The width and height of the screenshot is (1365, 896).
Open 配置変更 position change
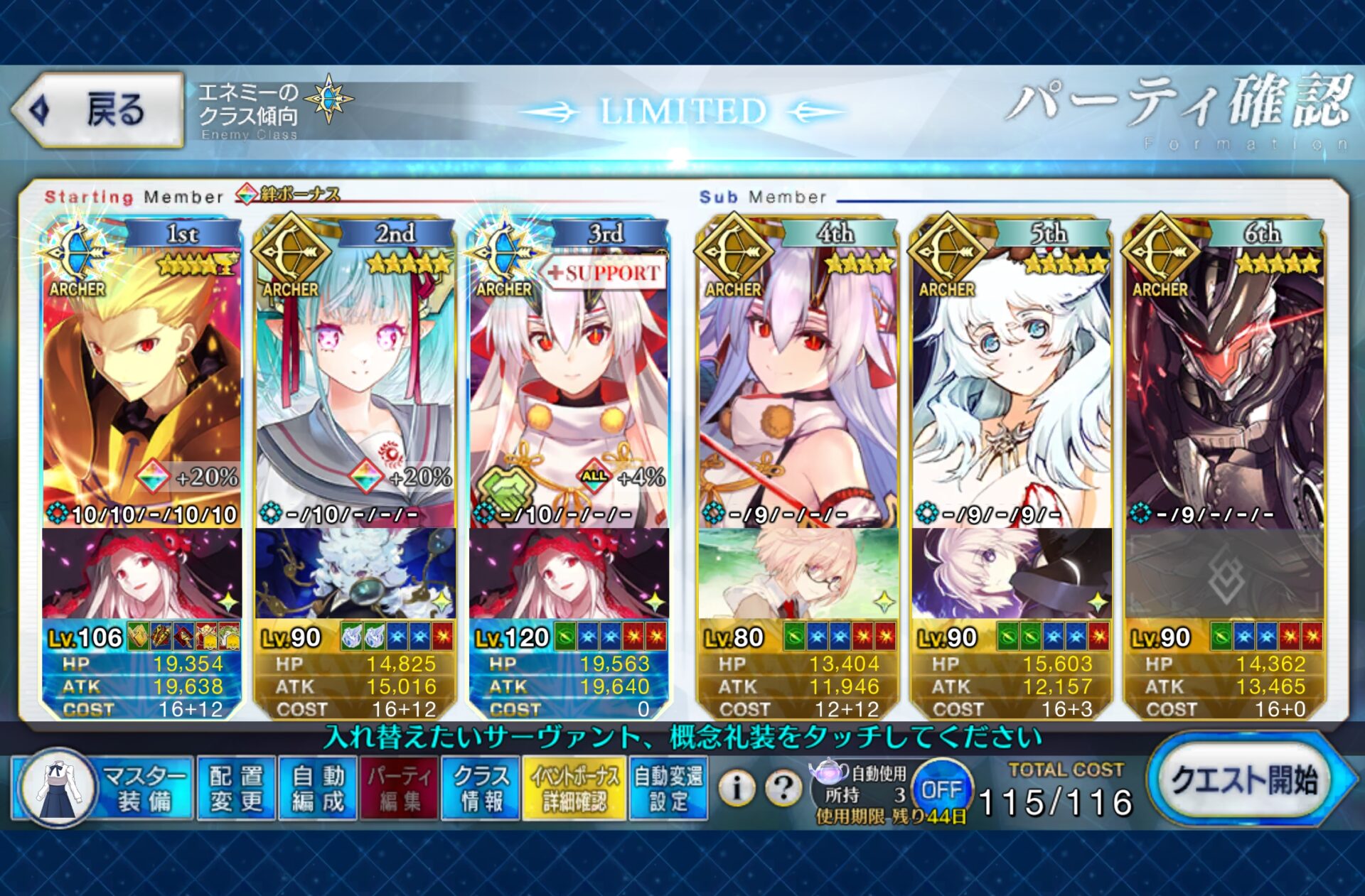point(236,788)
